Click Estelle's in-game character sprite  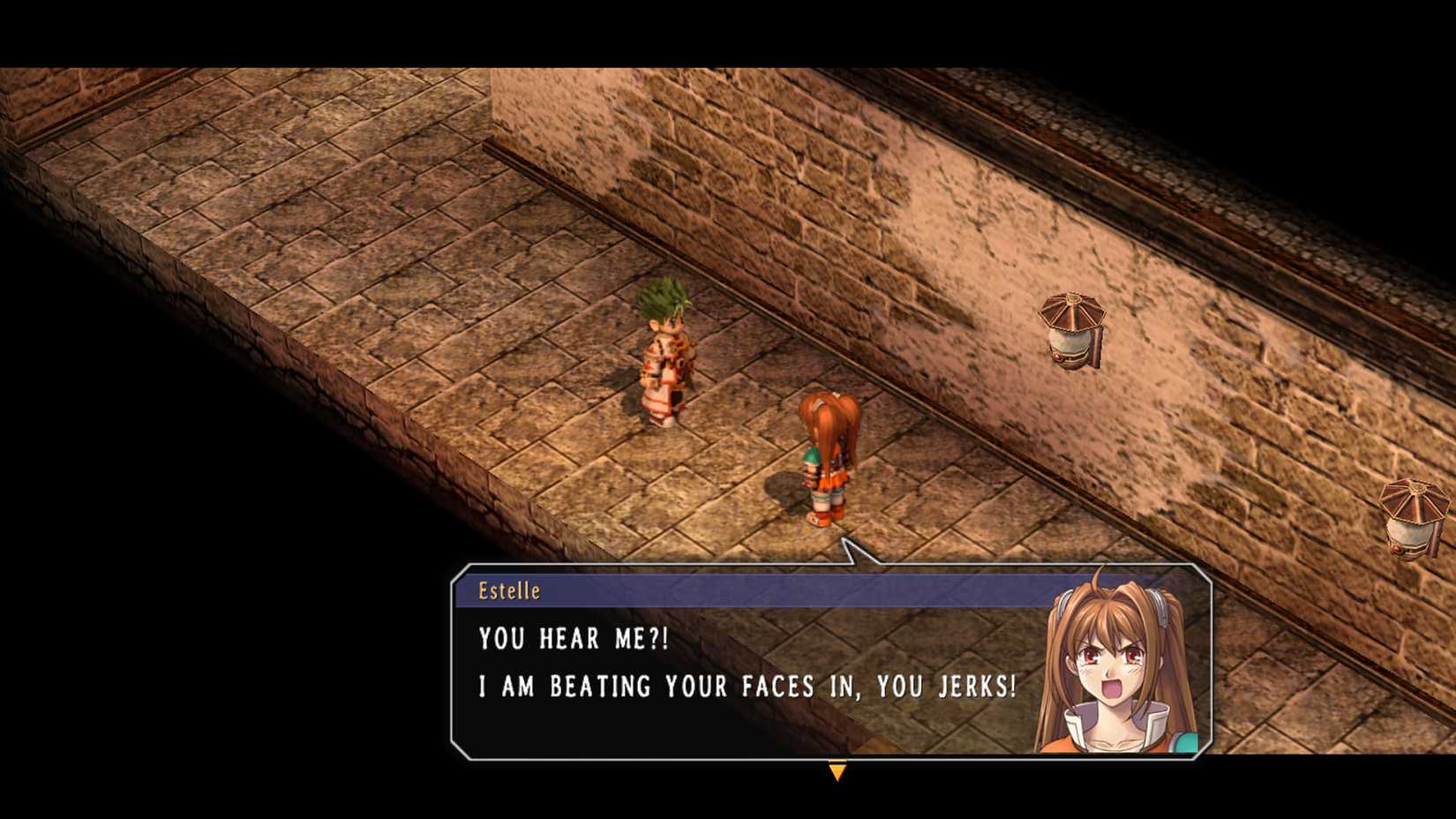point(826,459)
